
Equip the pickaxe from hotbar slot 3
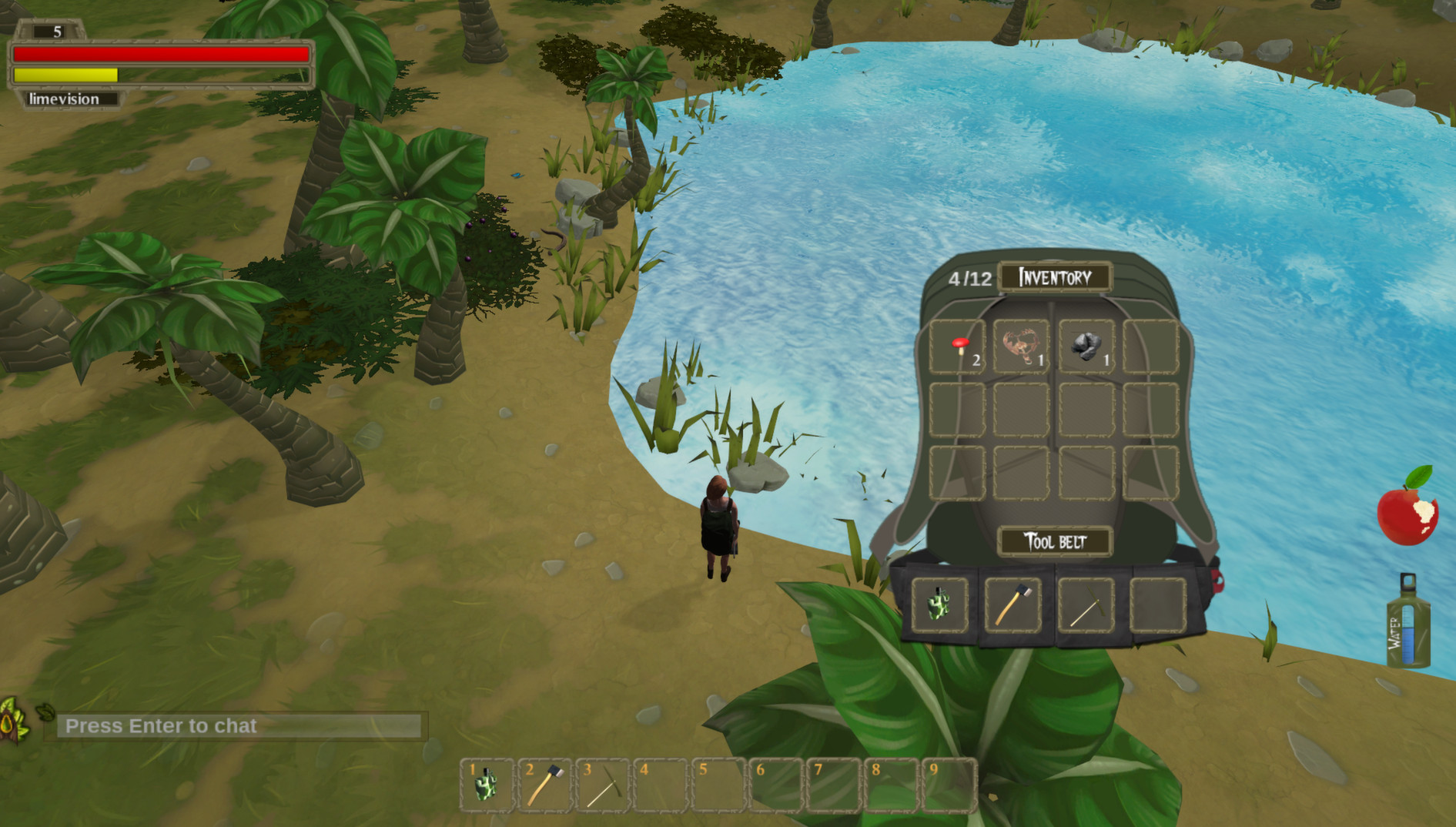pos(602,785)
